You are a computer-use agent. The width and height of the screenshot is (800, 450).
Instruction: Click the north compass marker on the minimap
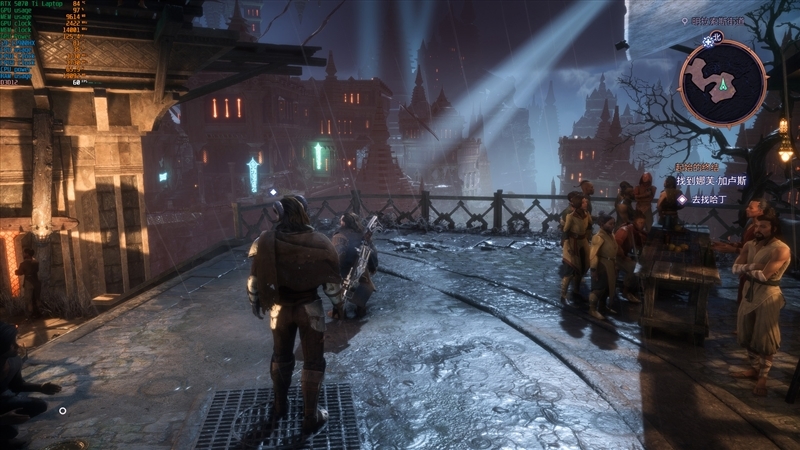pos(715,39)
